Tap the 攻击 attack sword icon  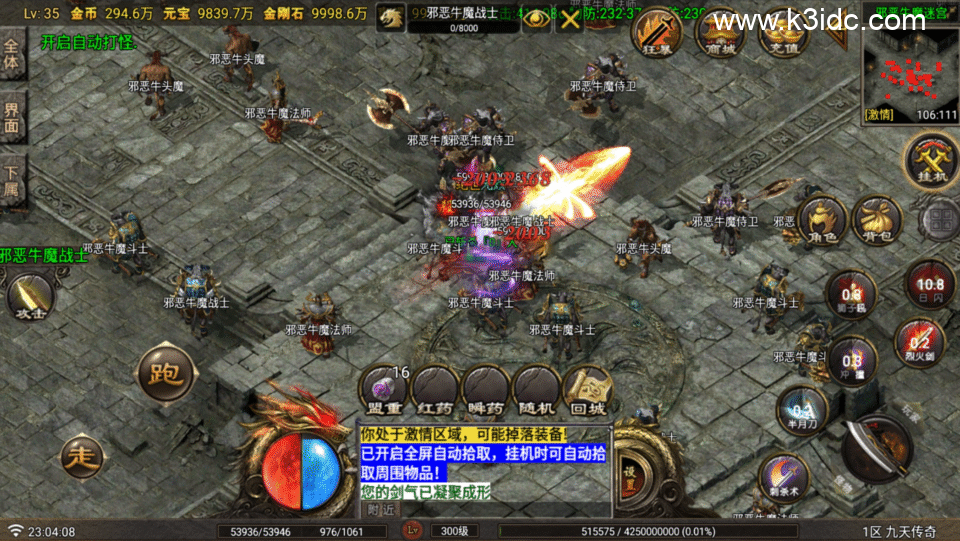click(x=28, y=296)
